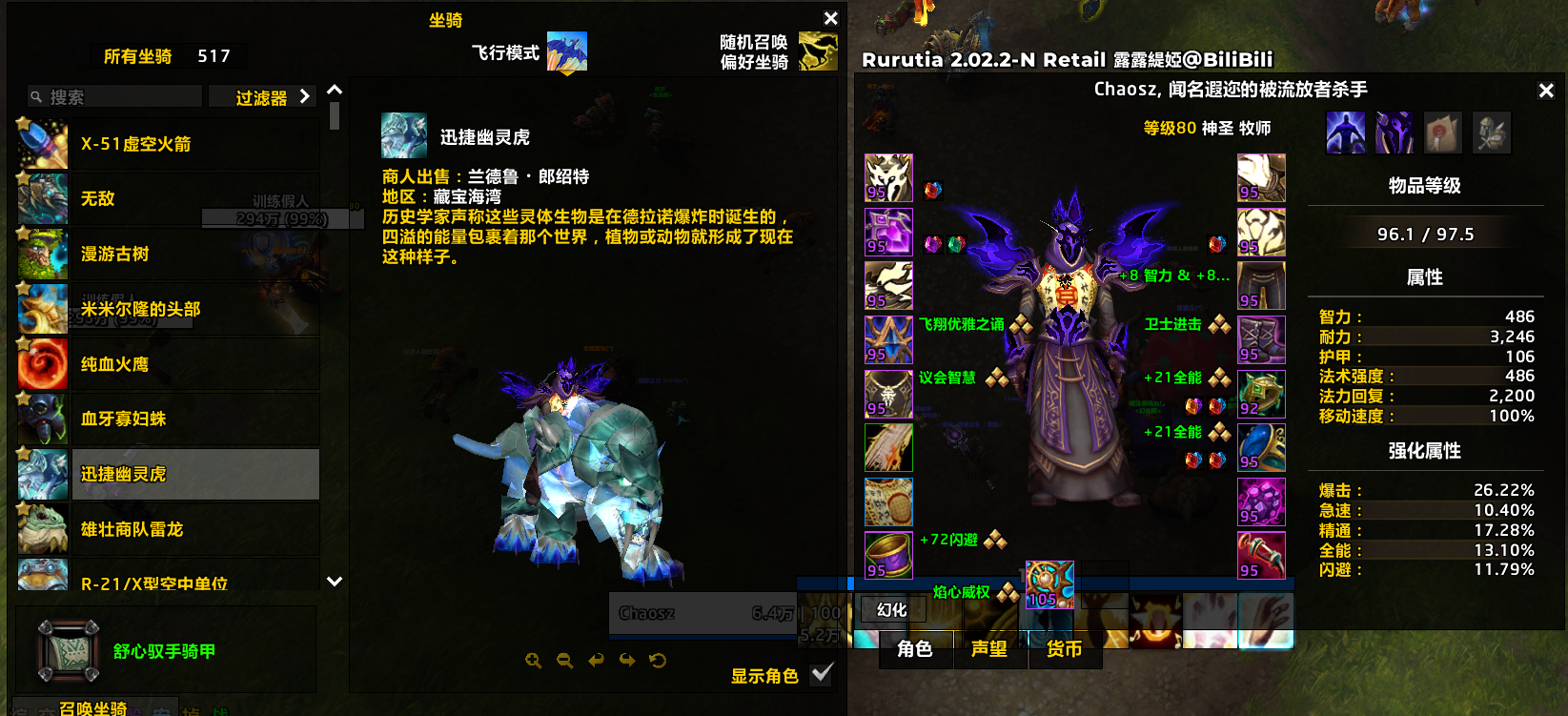Click the scroll-up chevron on the mount list
1568x716 pixels.
coord(334,89)
